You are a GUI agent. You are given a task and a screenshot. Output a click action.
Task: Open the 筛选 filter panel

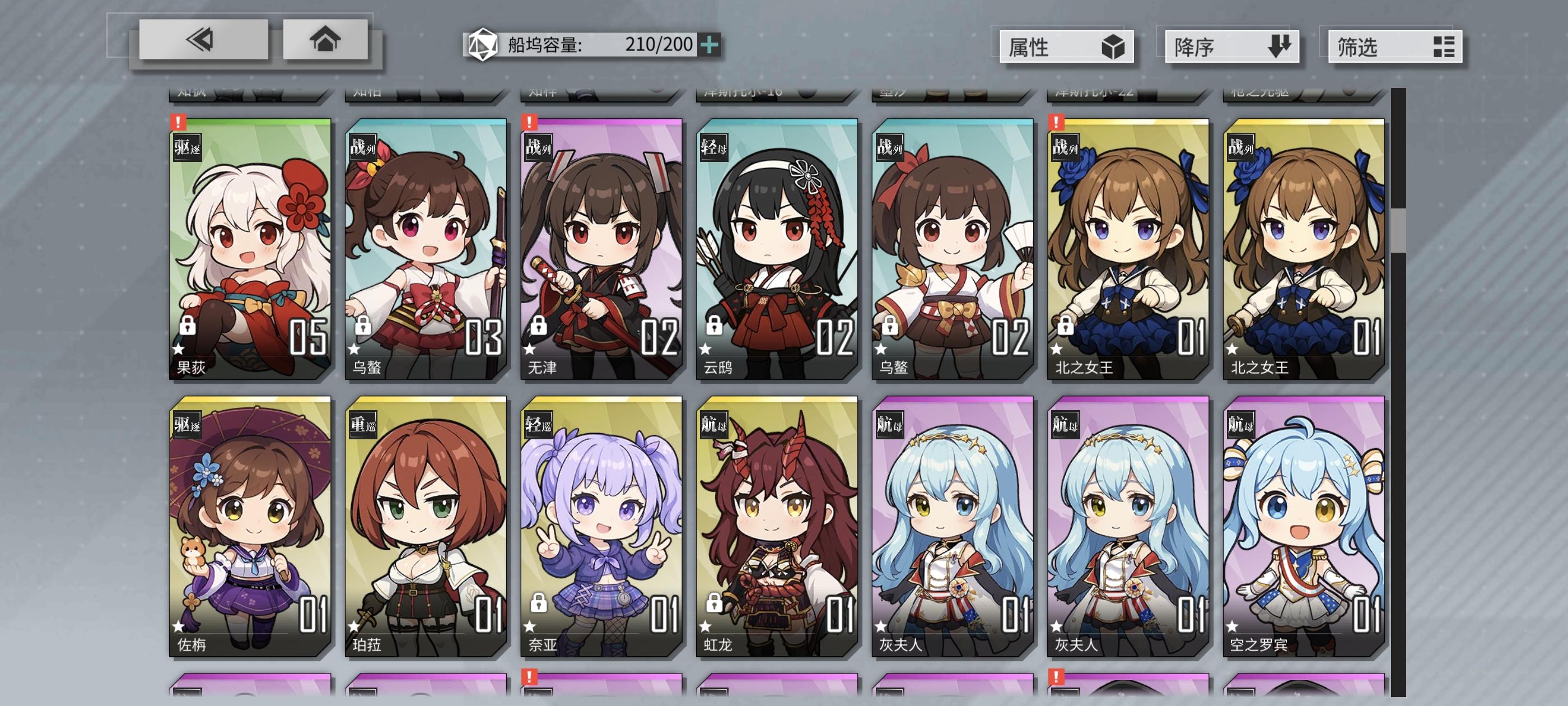(1394, 47)
